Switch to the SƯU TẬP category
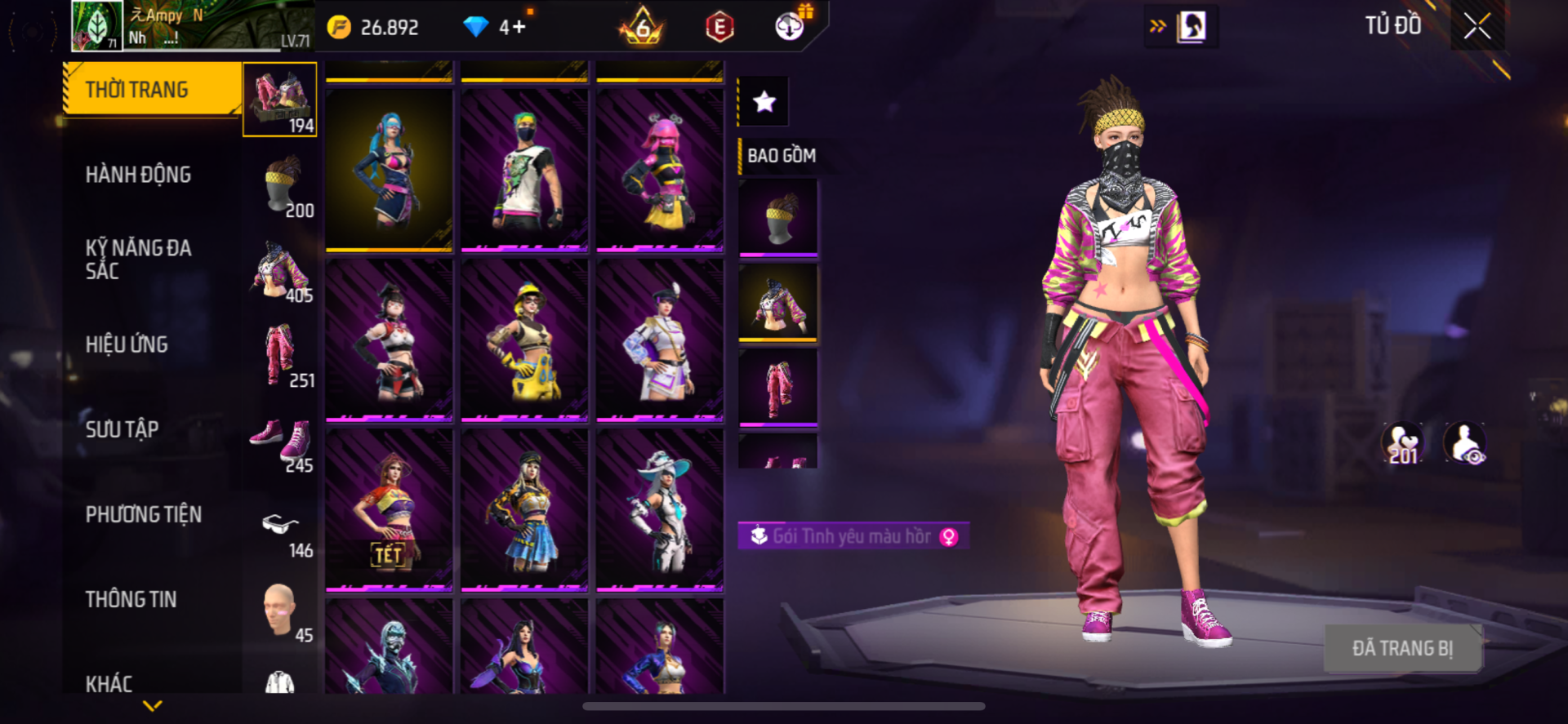Image resolution: width=1568 pixels, height=724 pixels. coord(122,429)
